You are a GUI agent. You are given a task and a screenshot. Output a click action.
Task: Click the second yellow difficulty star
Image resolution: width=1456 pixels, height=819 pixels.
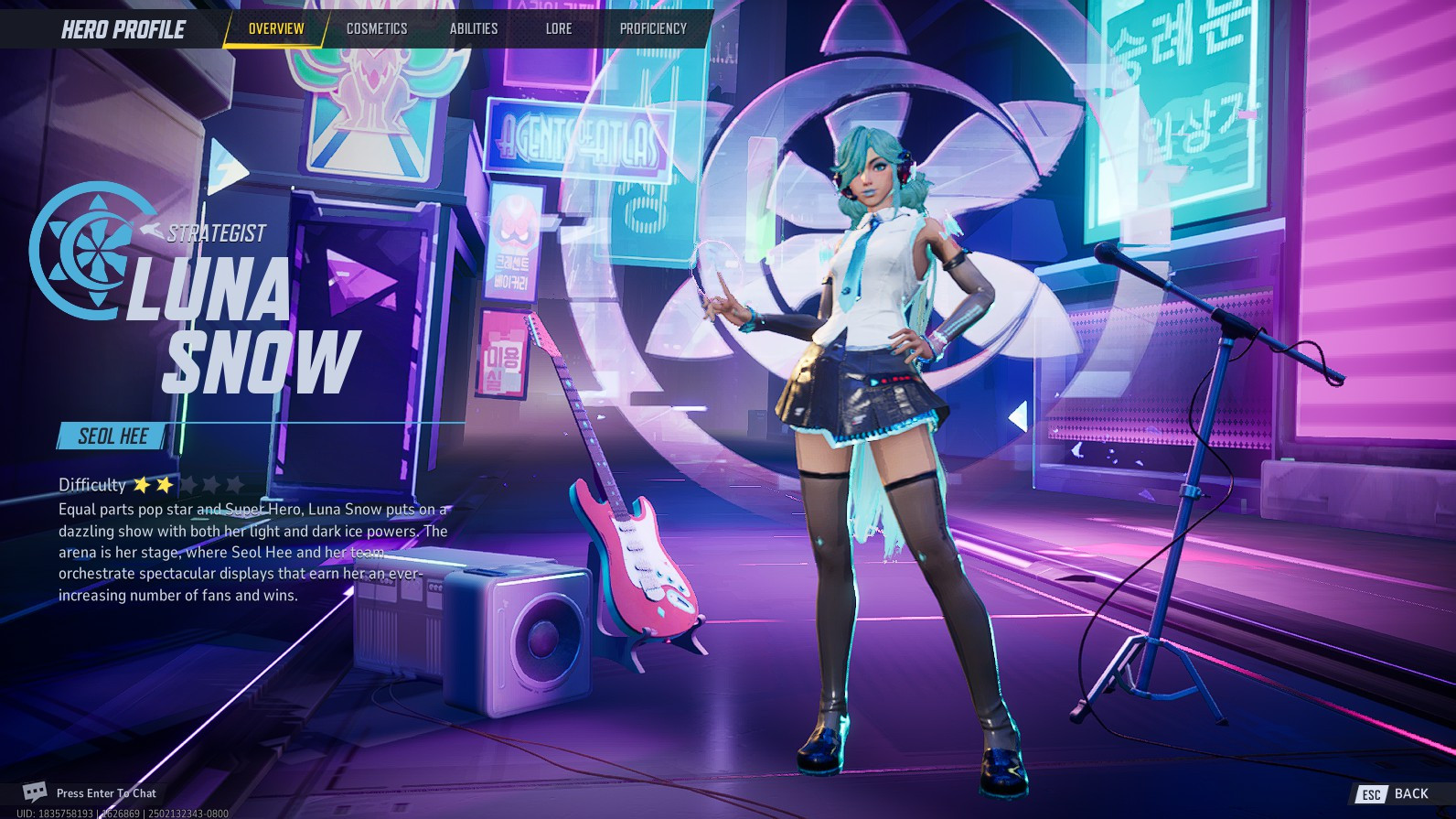[x=165, y=484]
